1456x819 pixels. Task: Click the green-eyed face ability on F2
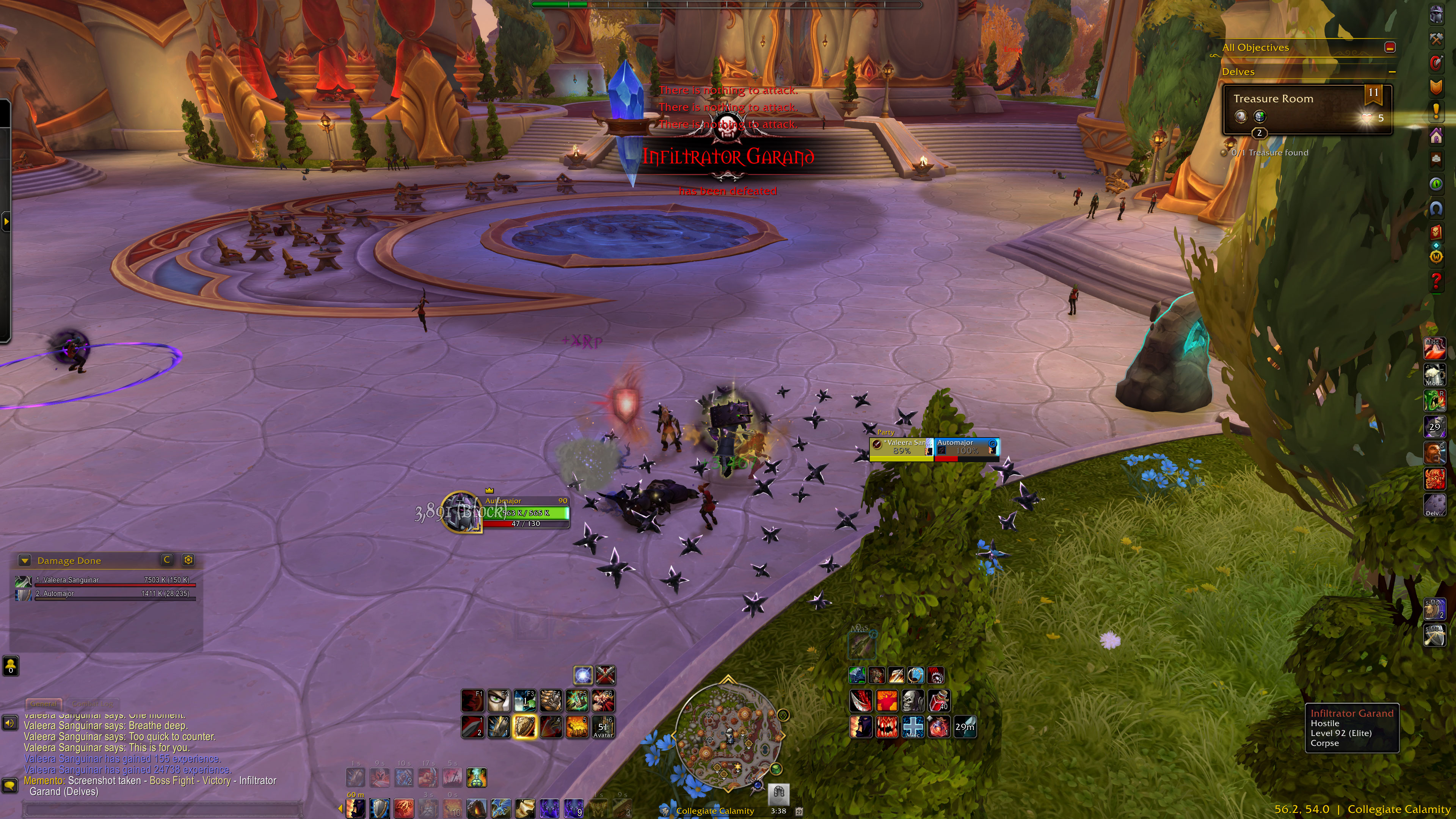(x=498, y=701)
